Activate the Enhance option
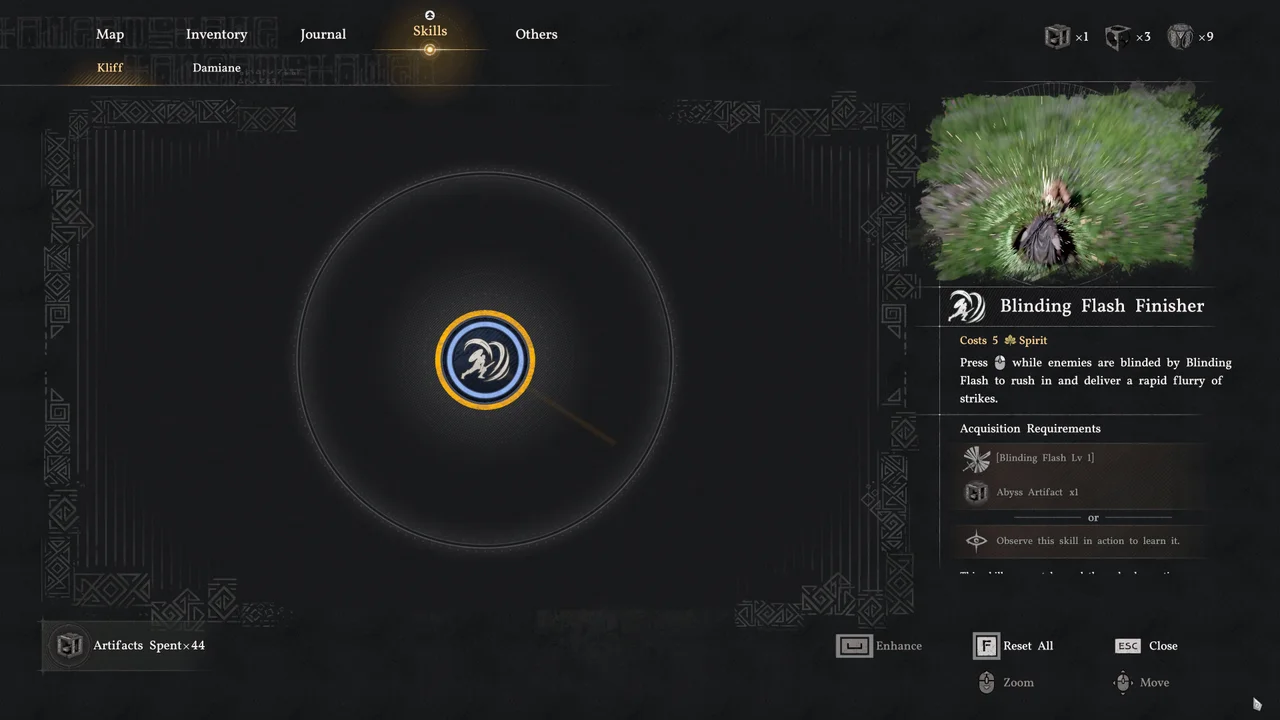This screenshot has width=1280, height=720. (879, 645)
